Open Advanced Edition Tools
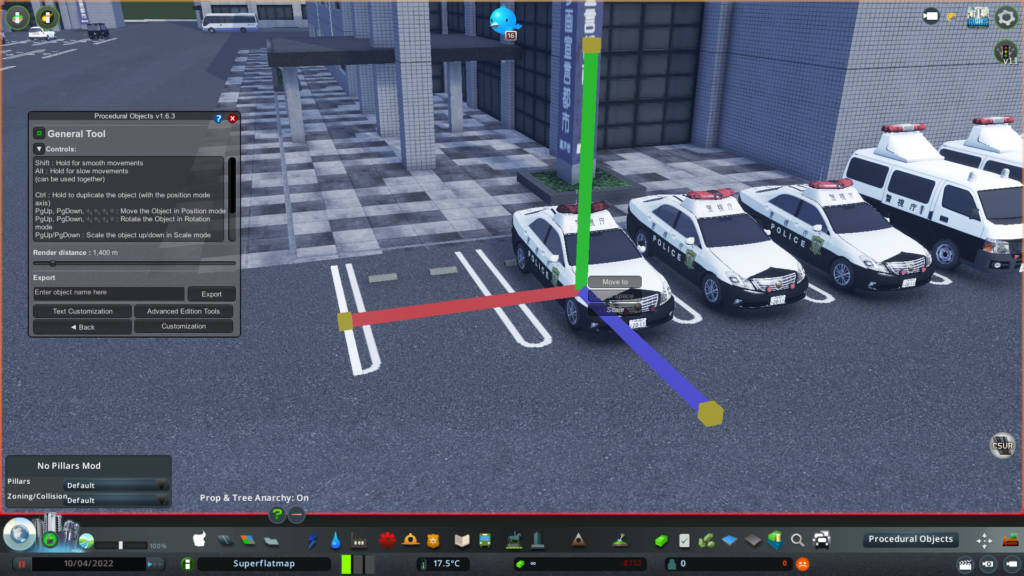The image size is (1024, 576). pos(183,311)
